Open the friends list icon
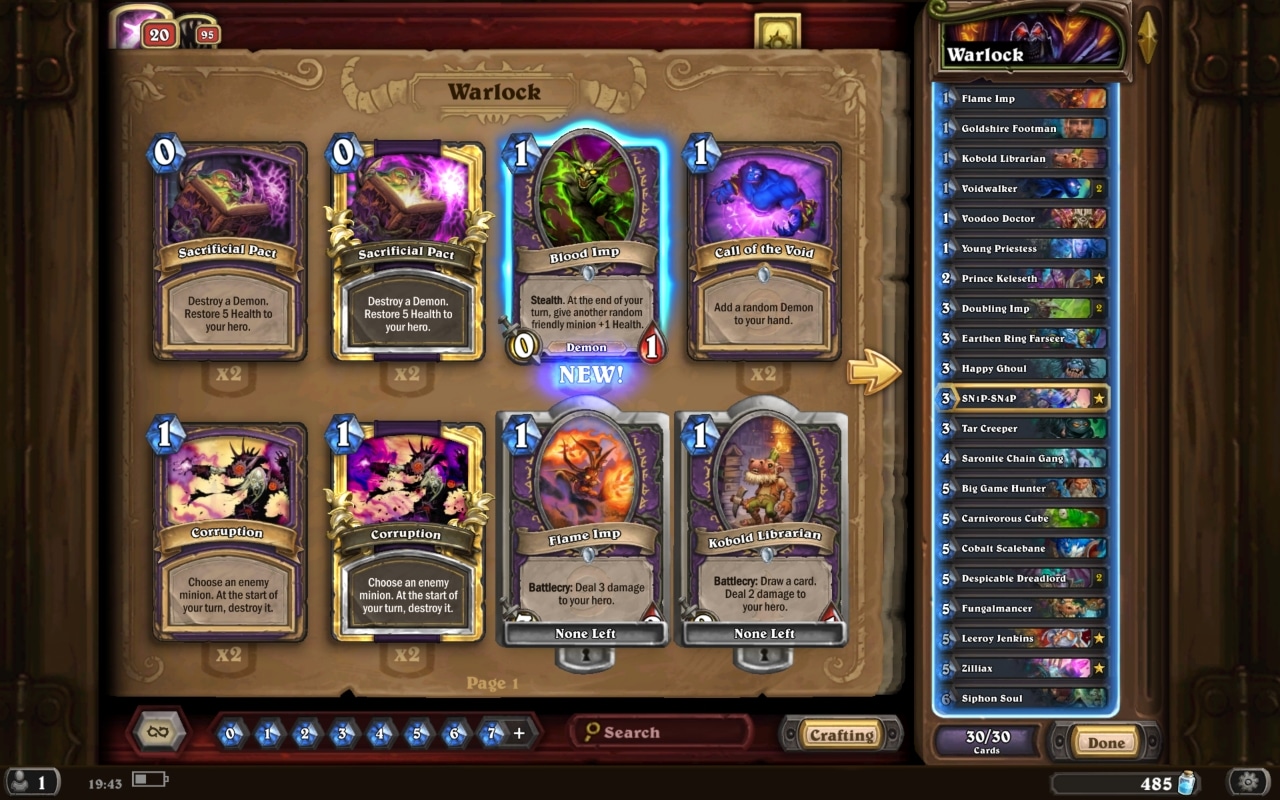The image size is (1280, 800). 30,781
